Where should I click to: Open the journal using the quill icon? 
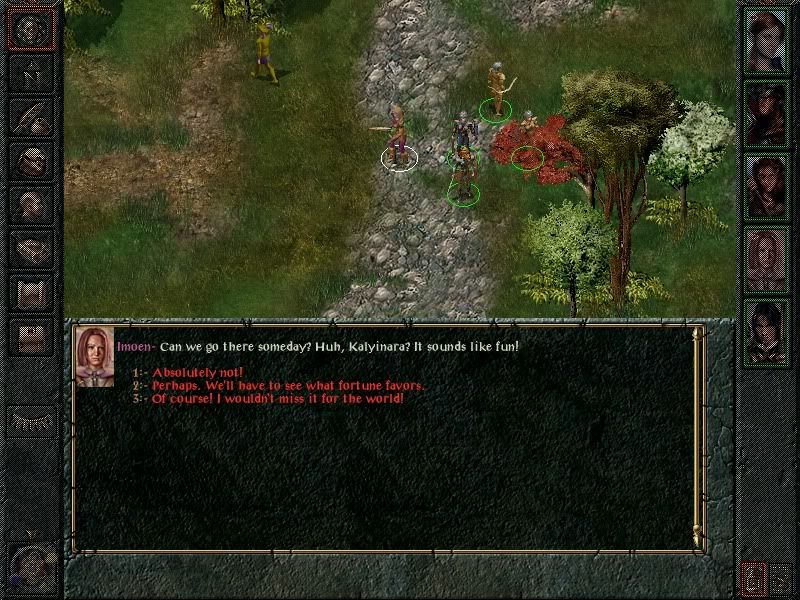[x=30, y=116]
